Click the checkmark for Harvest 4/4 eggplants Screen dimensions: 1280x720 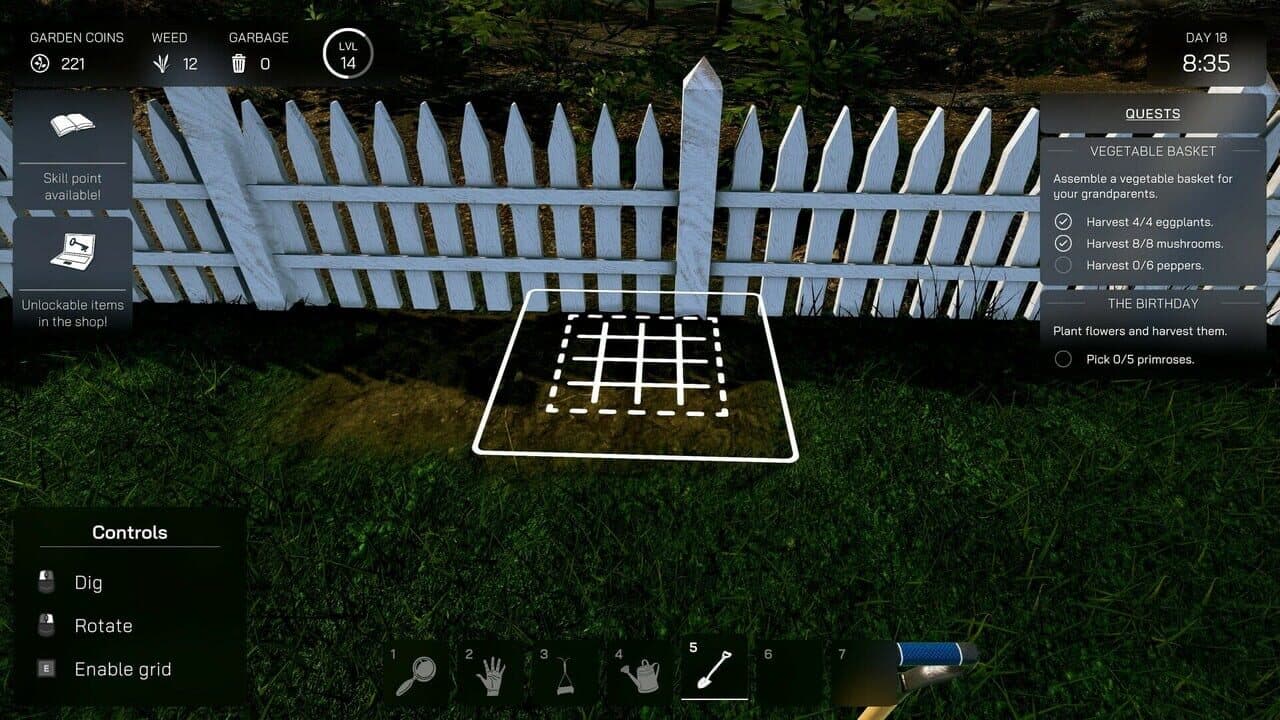(x=1065, y=221)
